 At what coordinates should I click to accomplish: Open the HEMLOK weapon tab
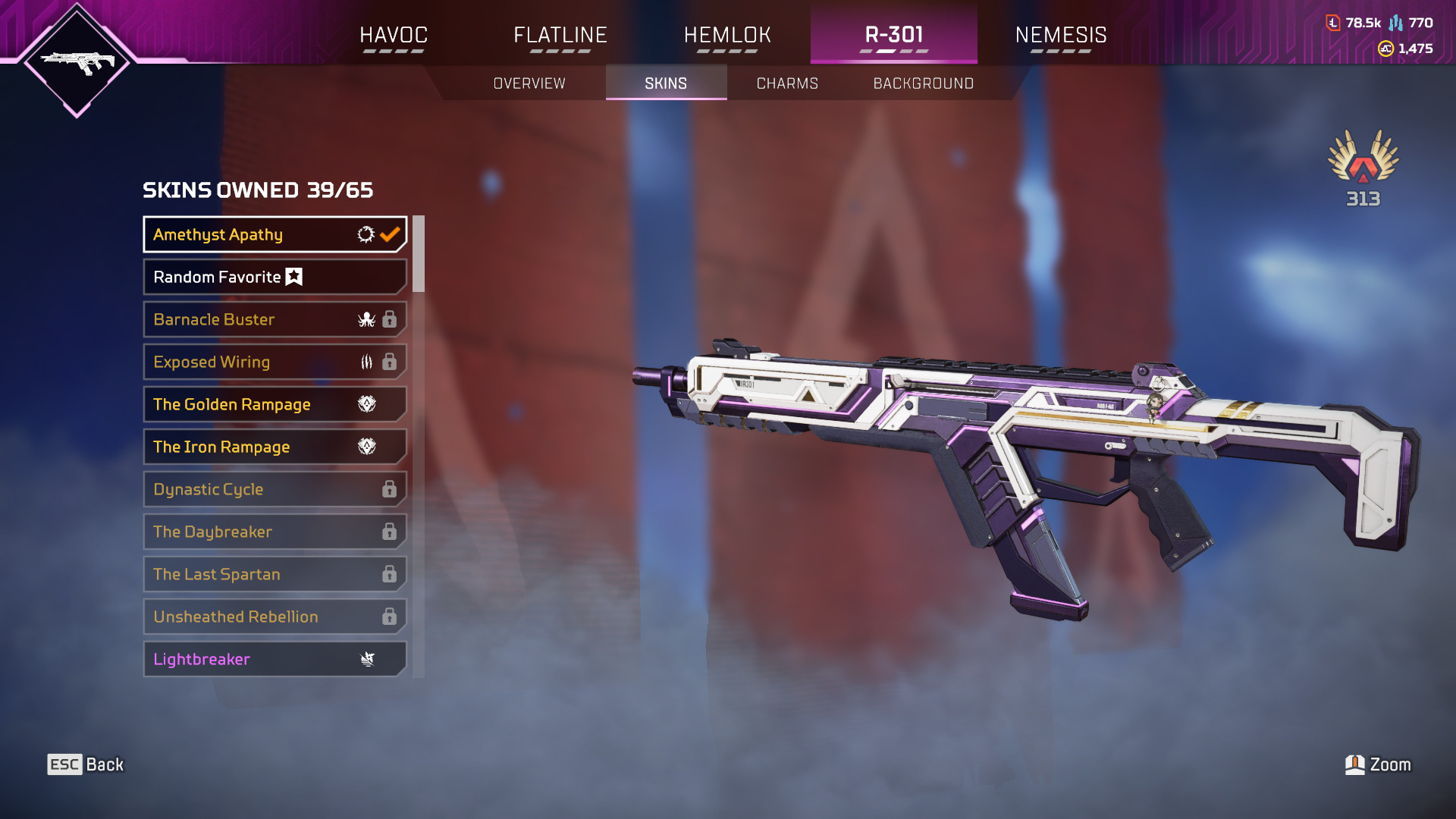point(727,35)
